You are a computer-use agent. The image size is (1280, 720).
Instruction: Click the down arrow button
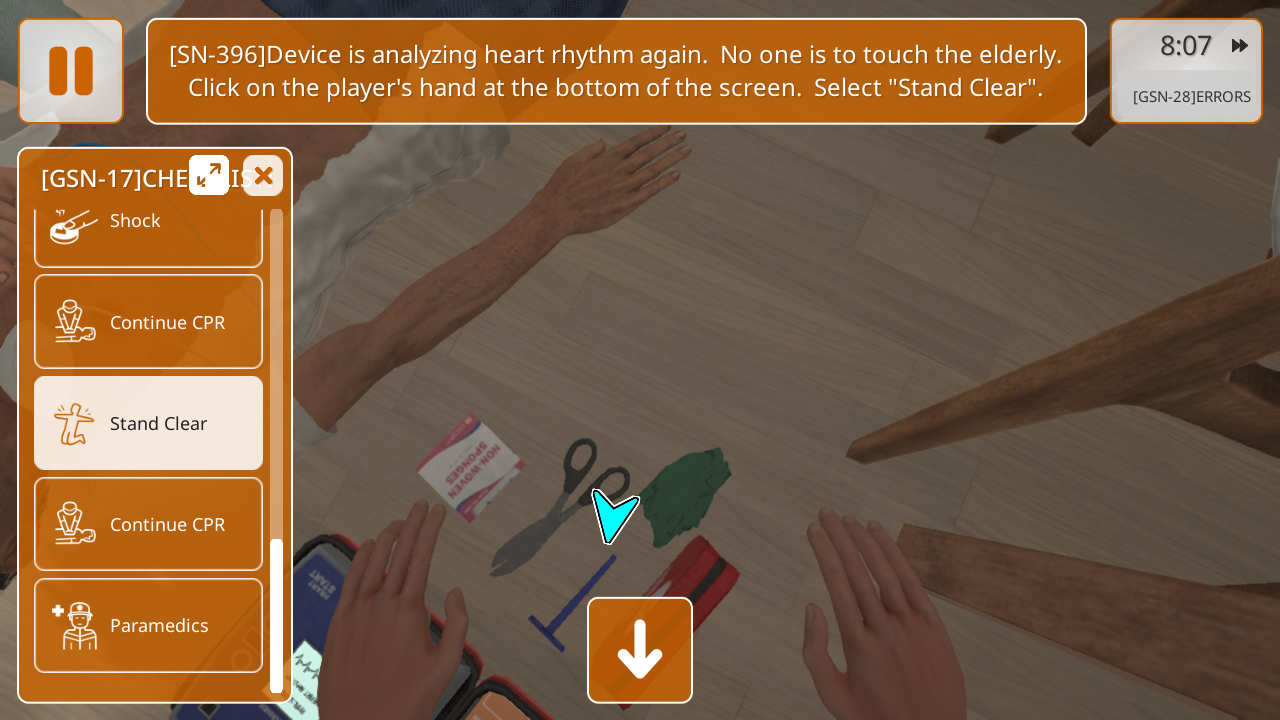point(640,650)
